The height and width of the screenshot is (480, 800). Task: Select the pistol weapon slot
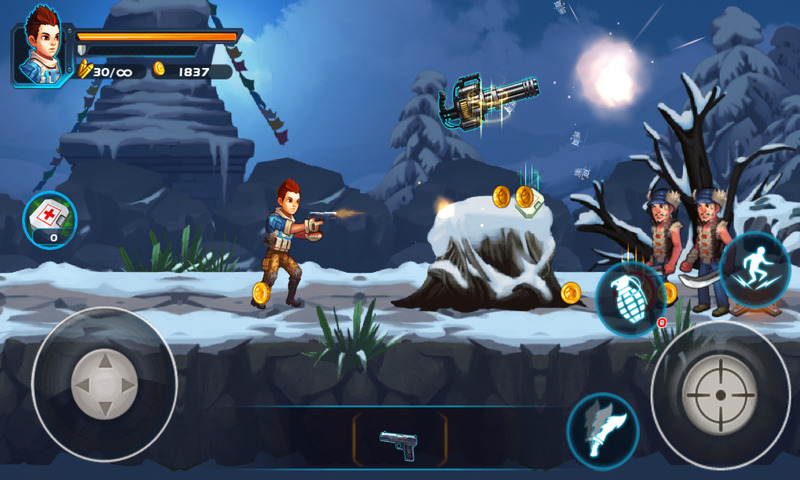click(399, 440)
